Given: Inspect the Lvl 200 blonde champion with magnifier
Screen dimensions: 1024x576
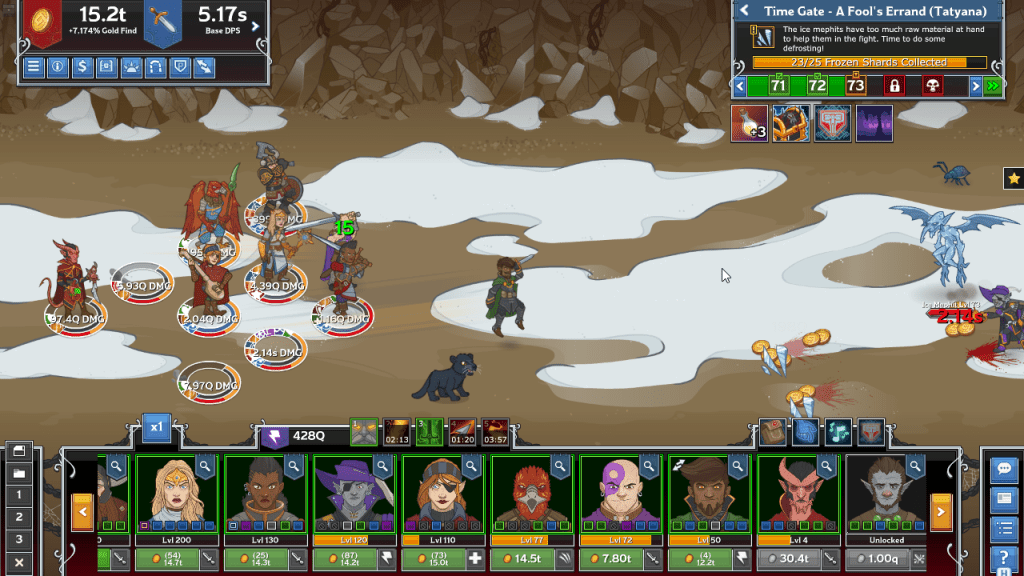Looking at the screenshot, I should [x=205, y=465].
